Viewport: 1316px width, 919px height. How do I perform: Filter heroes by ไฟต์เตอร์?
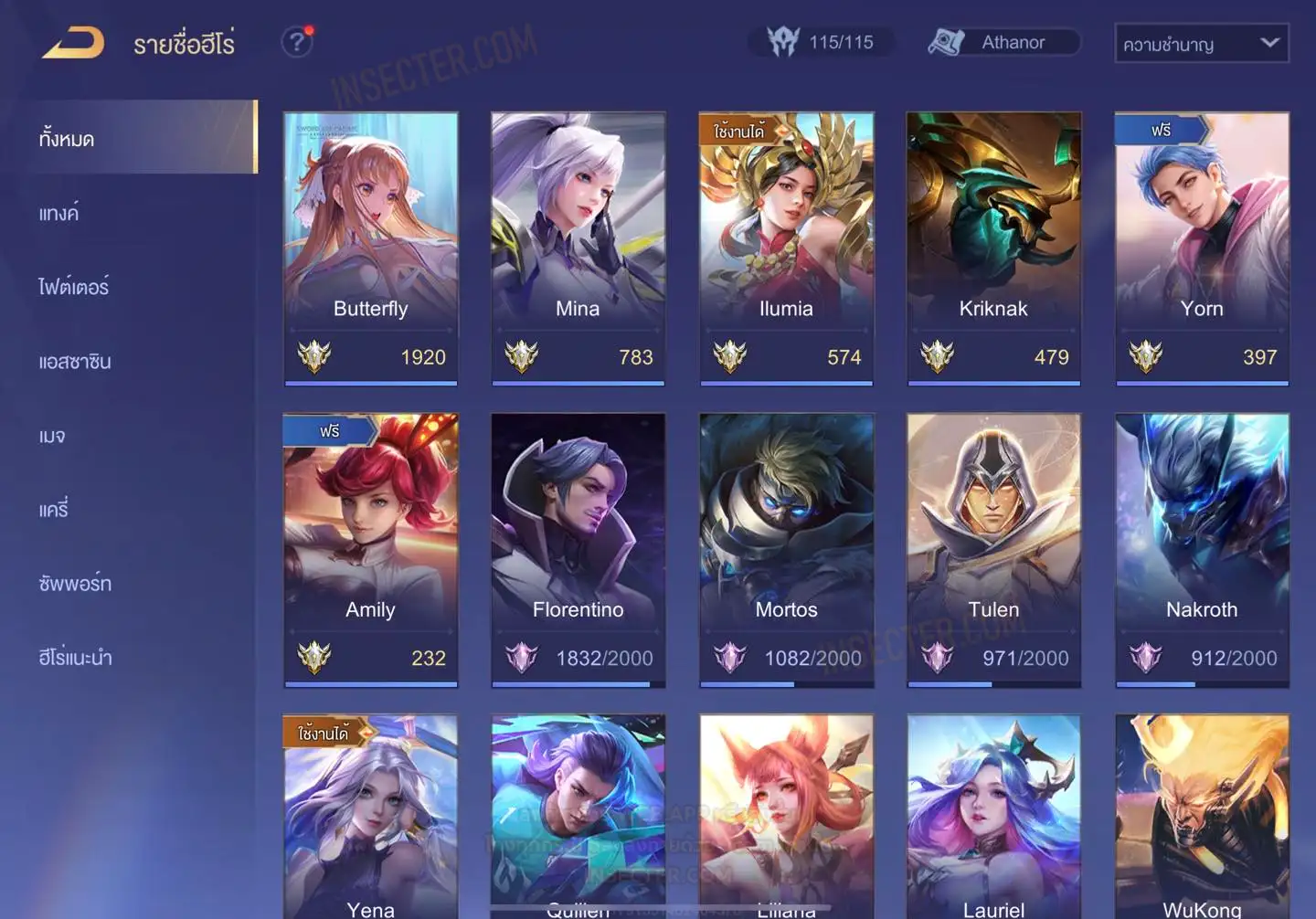point(74,287)
